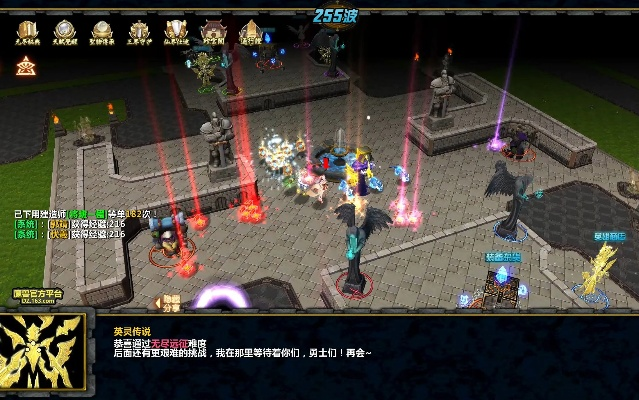Open the 暴雪官方平台 platform logo
This screenshot has height=400, width=639.
click(37, 296)
